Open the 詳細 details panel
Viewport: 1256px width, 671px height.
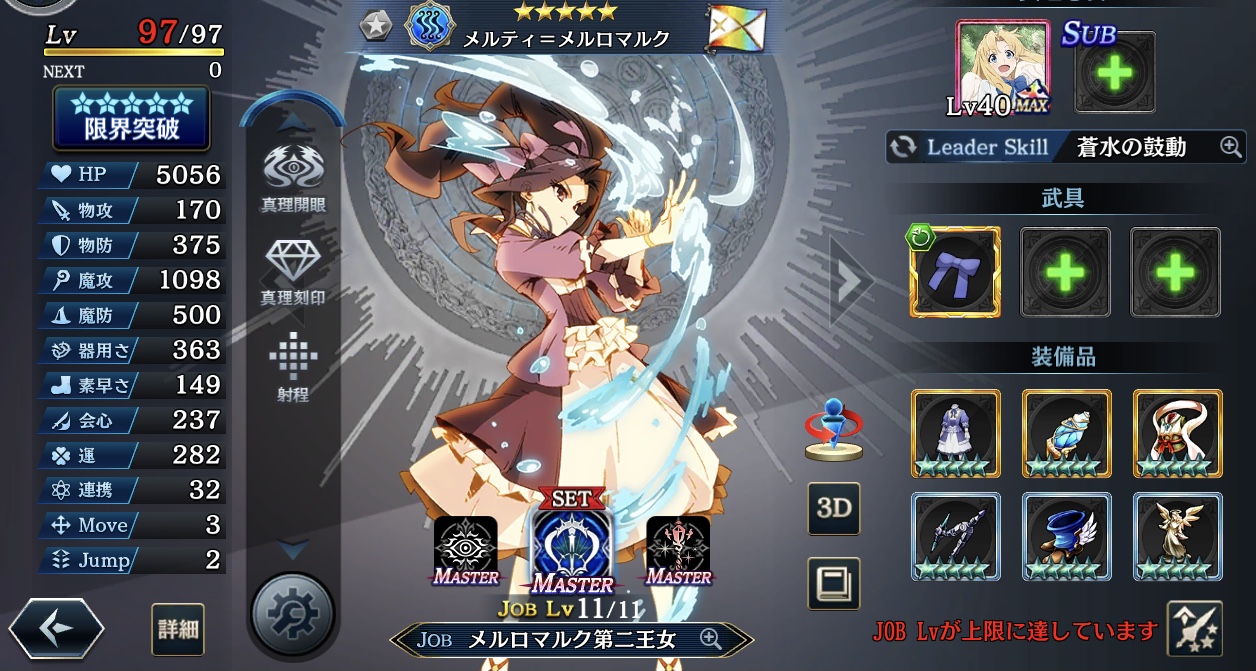pyautogui.click(x=179, y=630)
